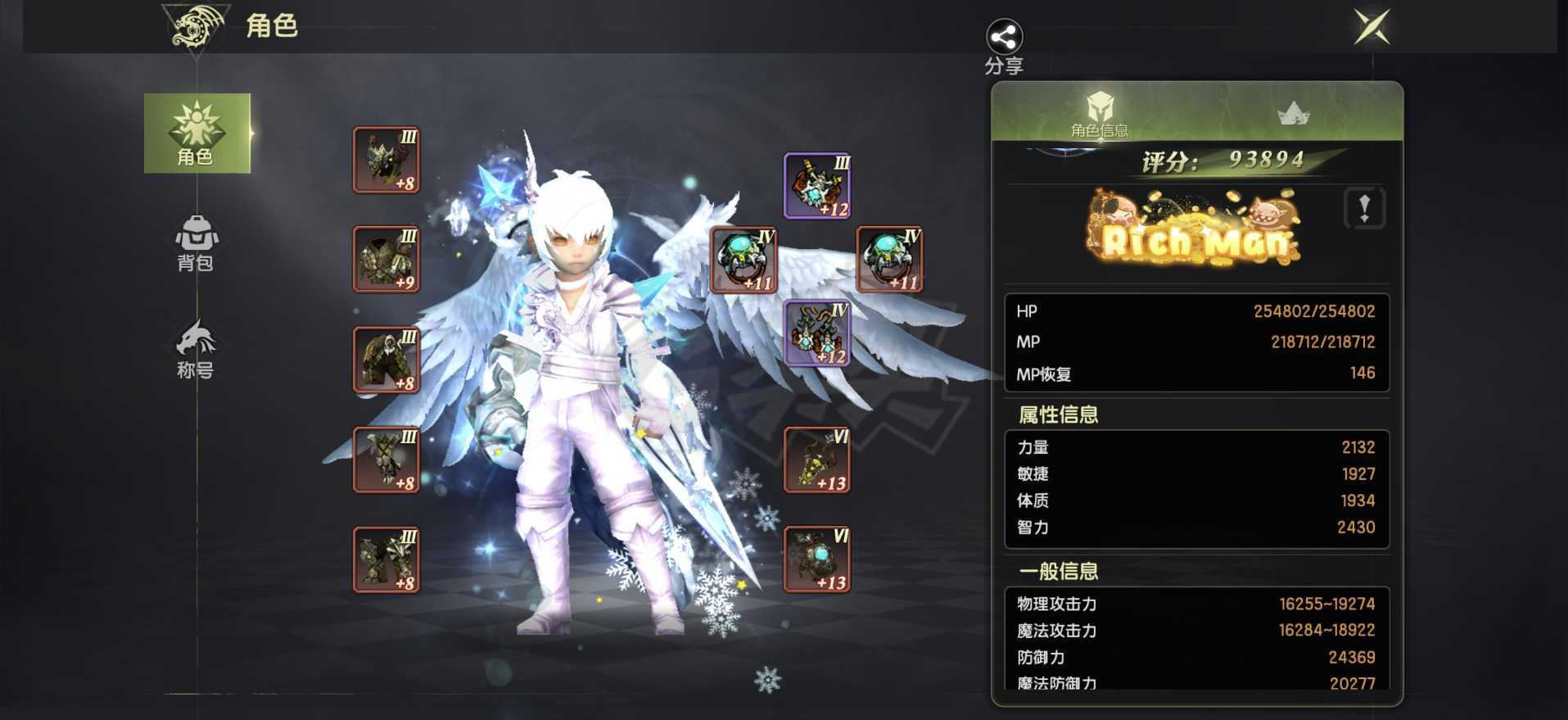Inspect the +9 chest armor slot
Screen dimensions: 1568x720
point(386,259)
